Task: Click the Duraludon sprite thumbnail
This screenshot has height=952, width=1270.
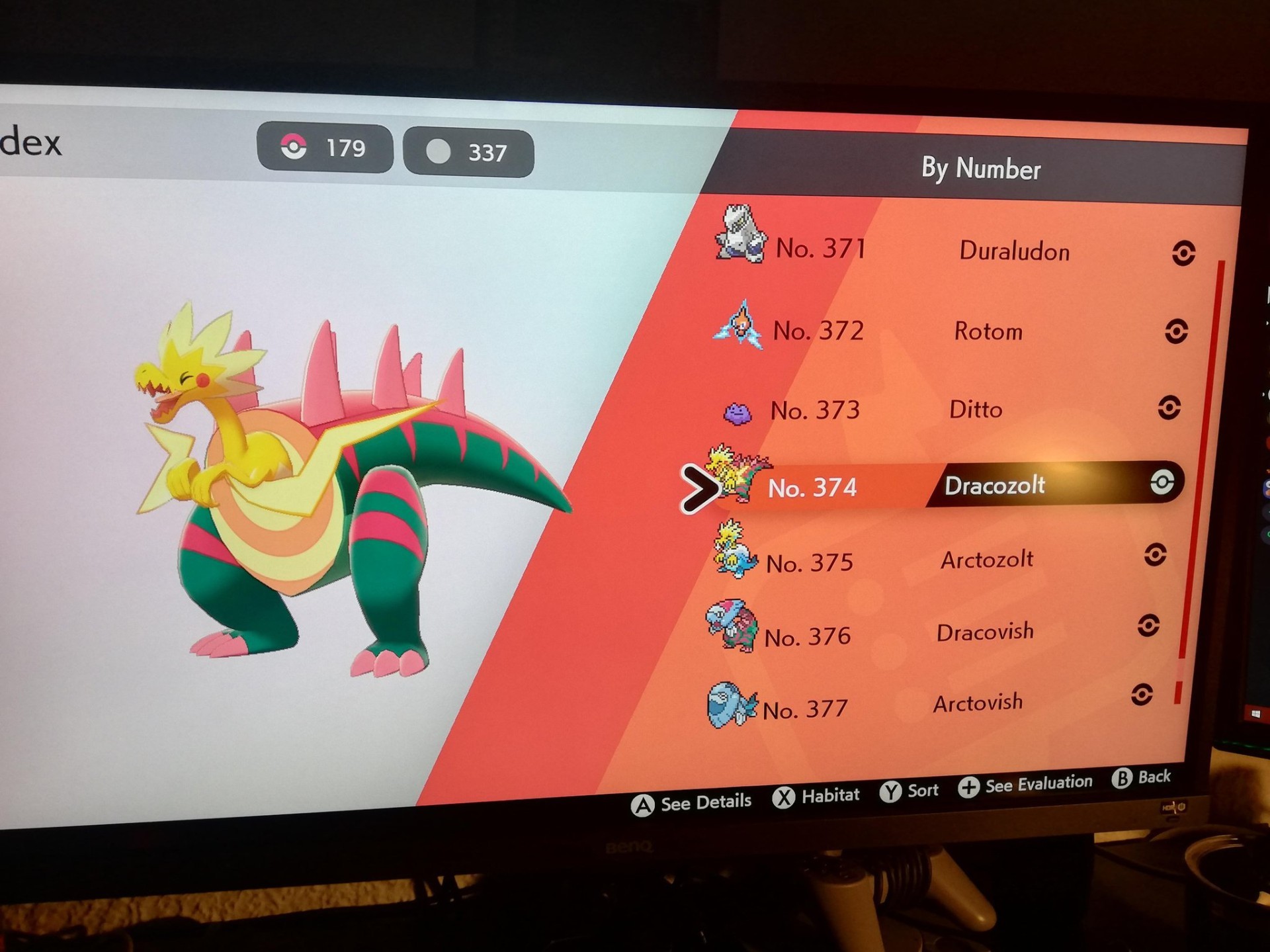Action: [x=740, y=234]
